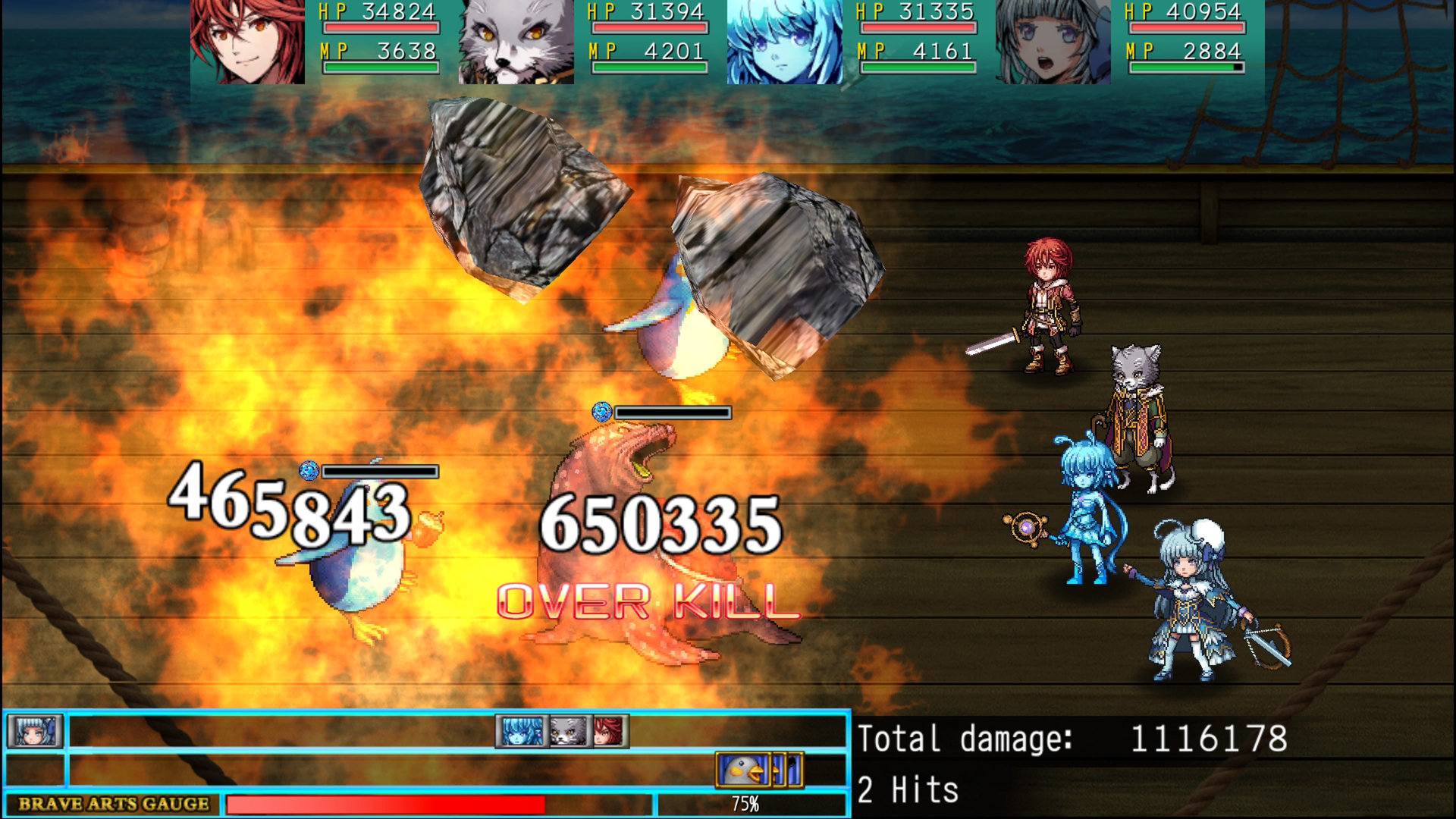Select the white-haired girl's portrait at top right
Screen dimensions: 1456x819
(1054, 42)
